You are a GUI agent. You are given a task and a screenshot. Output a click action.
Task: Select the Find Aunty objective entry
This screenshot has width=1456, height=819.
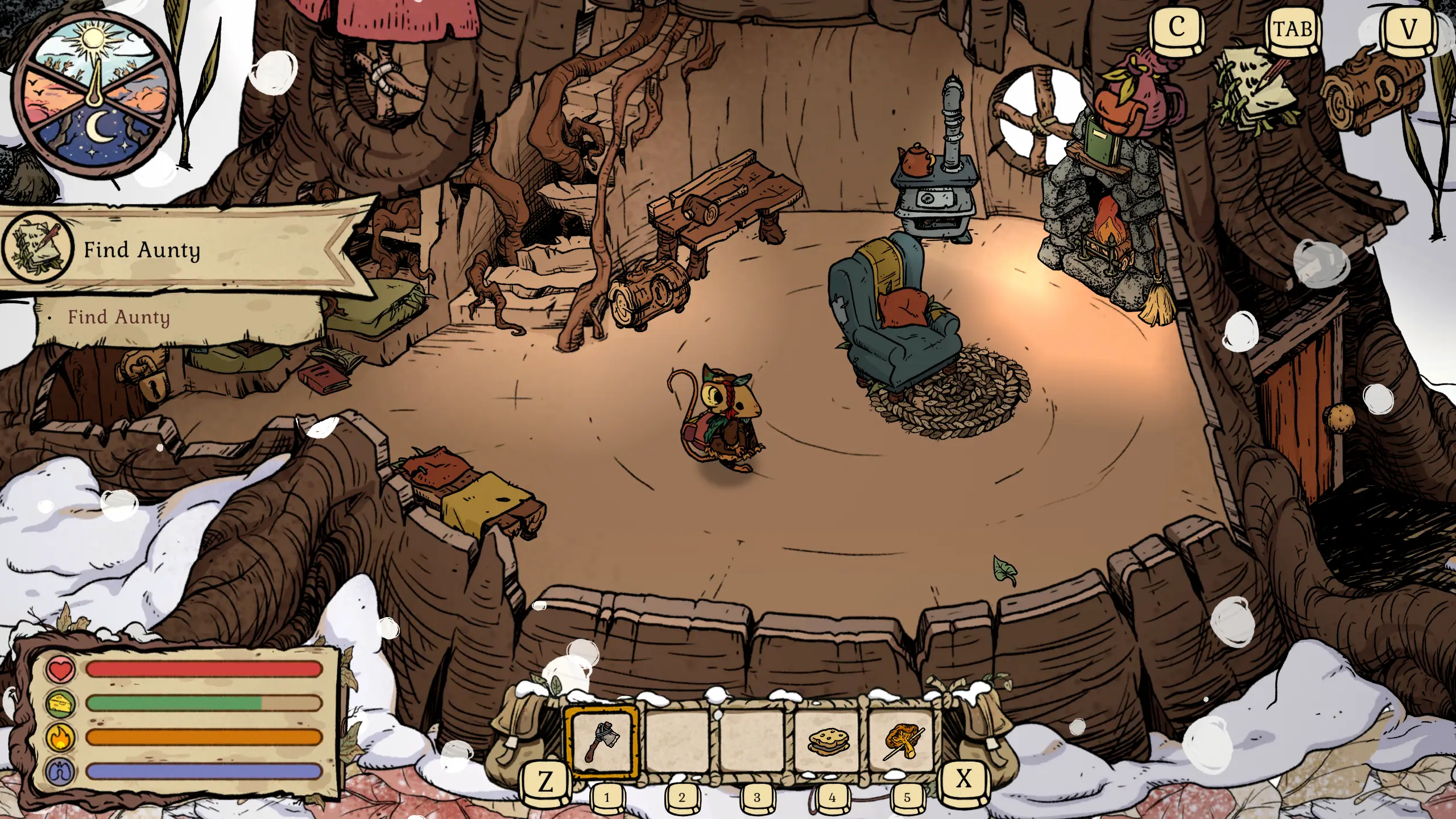click(119, 317)
